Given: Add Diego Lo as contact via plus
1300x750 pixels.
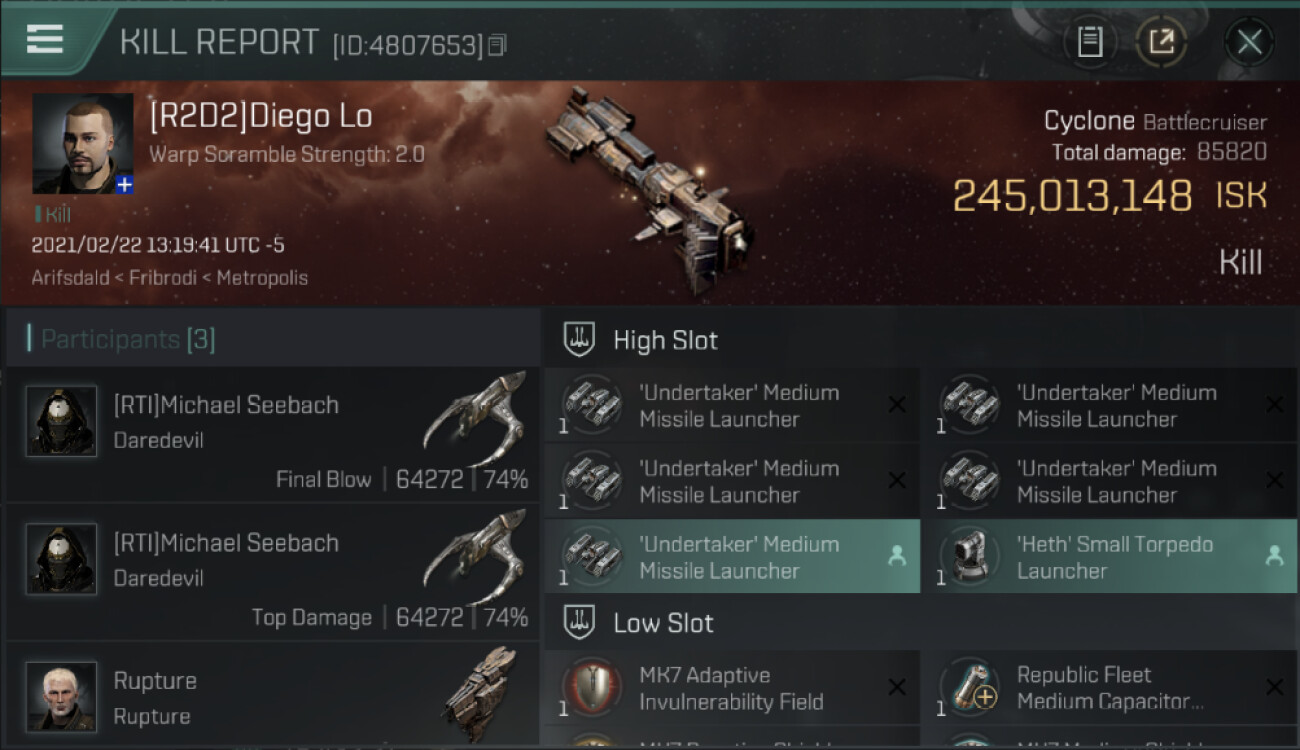Looking at the screenshot, I should tap(124, 185).
